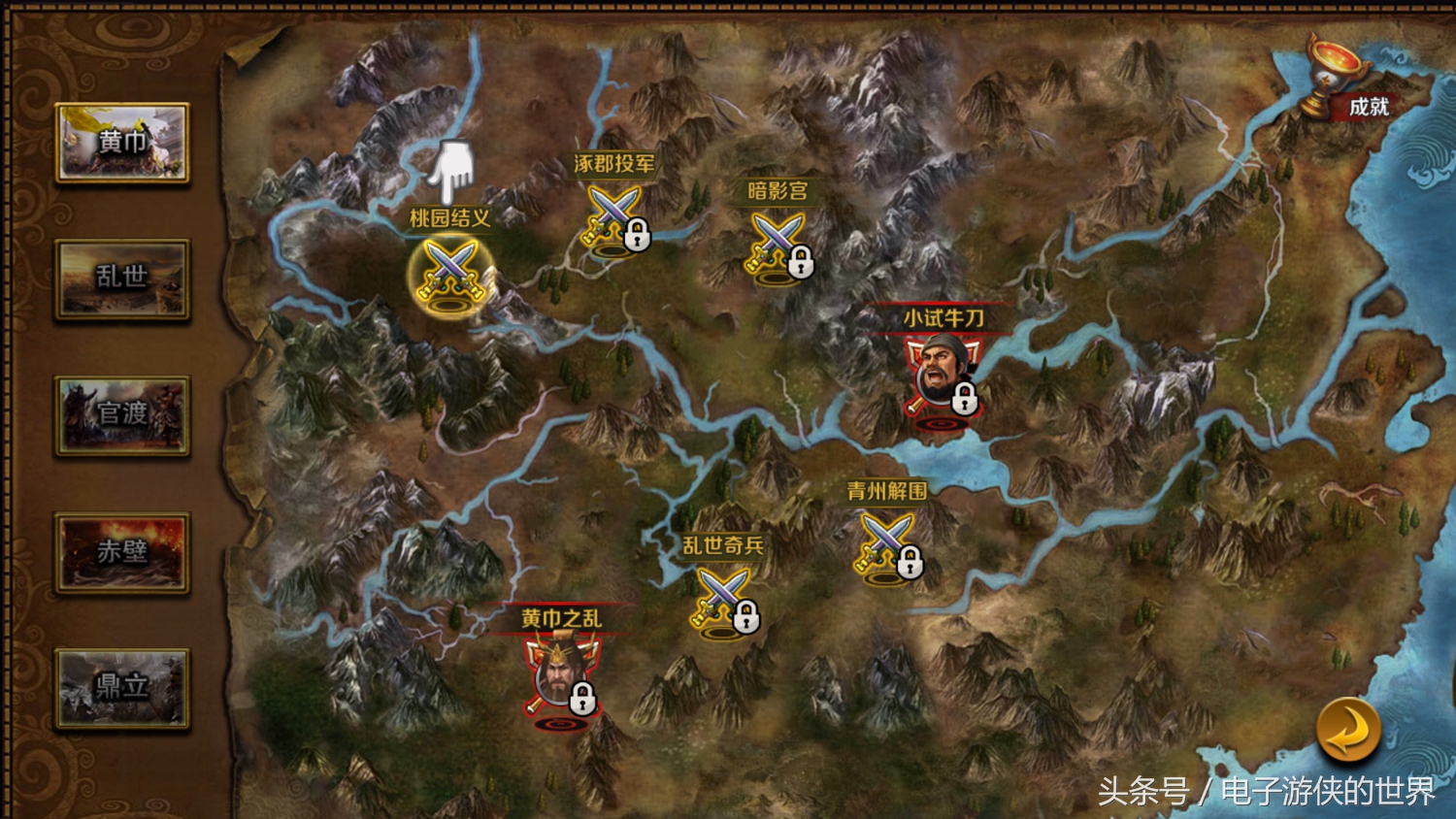Image resolution: width=1456 pixels, height=819 pixels.
Task: Click the padlock on the 涿郡投军 stage
Action: click(x=639, y=236)
